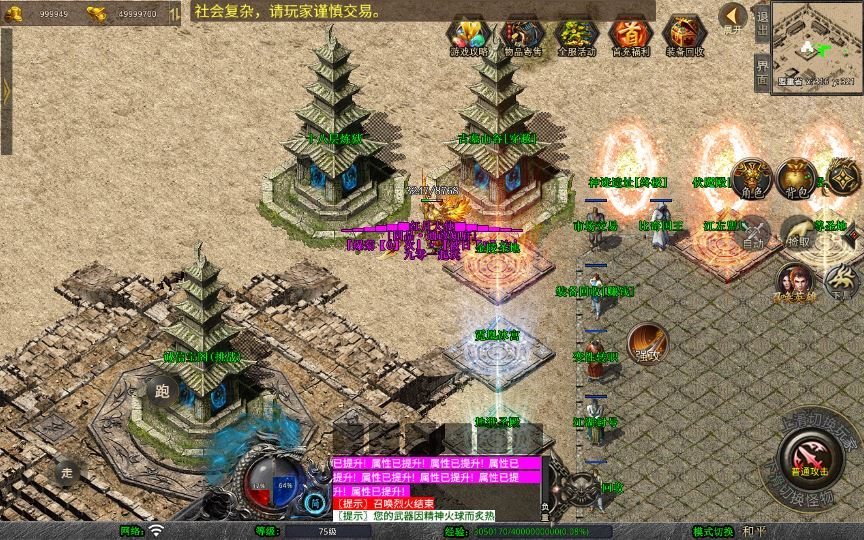This screenshot has width=864, height=540.
Task: Switch to 跑 run mode
Action: [x=163, y=391]
